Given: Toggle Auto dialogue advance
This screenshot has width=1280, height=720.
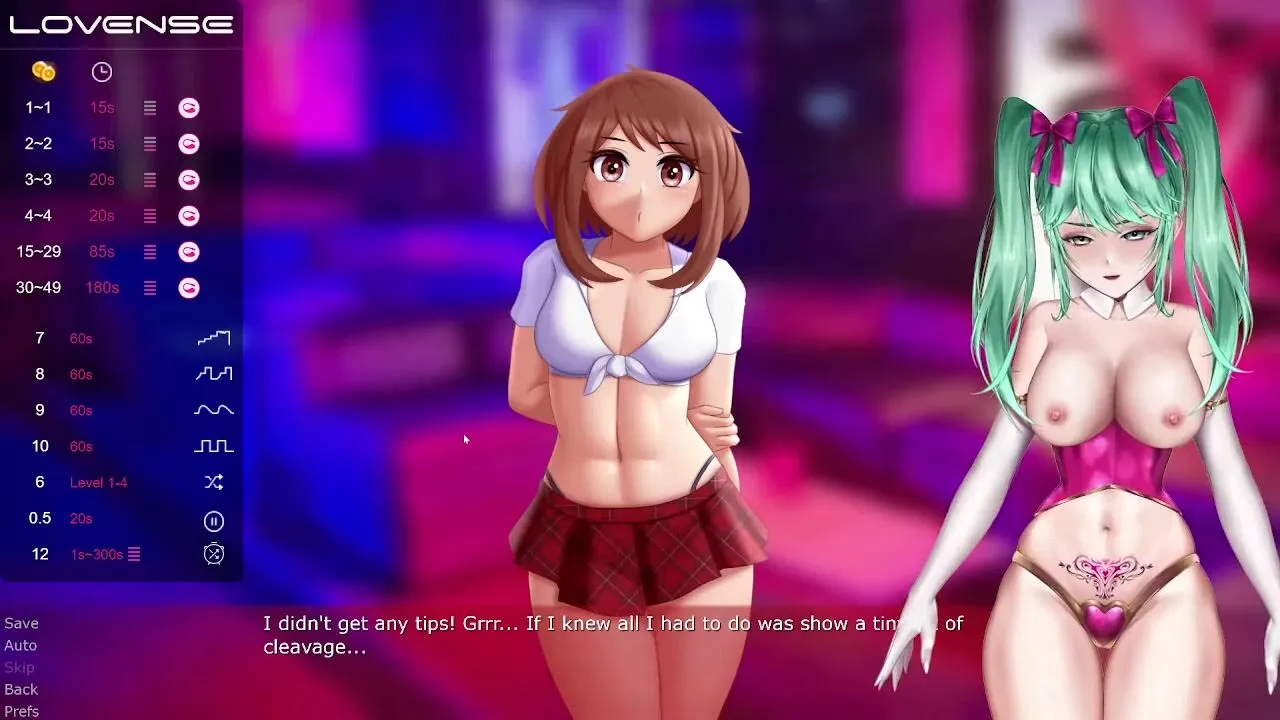Looking at the screenshot, I should pos(20,645).
